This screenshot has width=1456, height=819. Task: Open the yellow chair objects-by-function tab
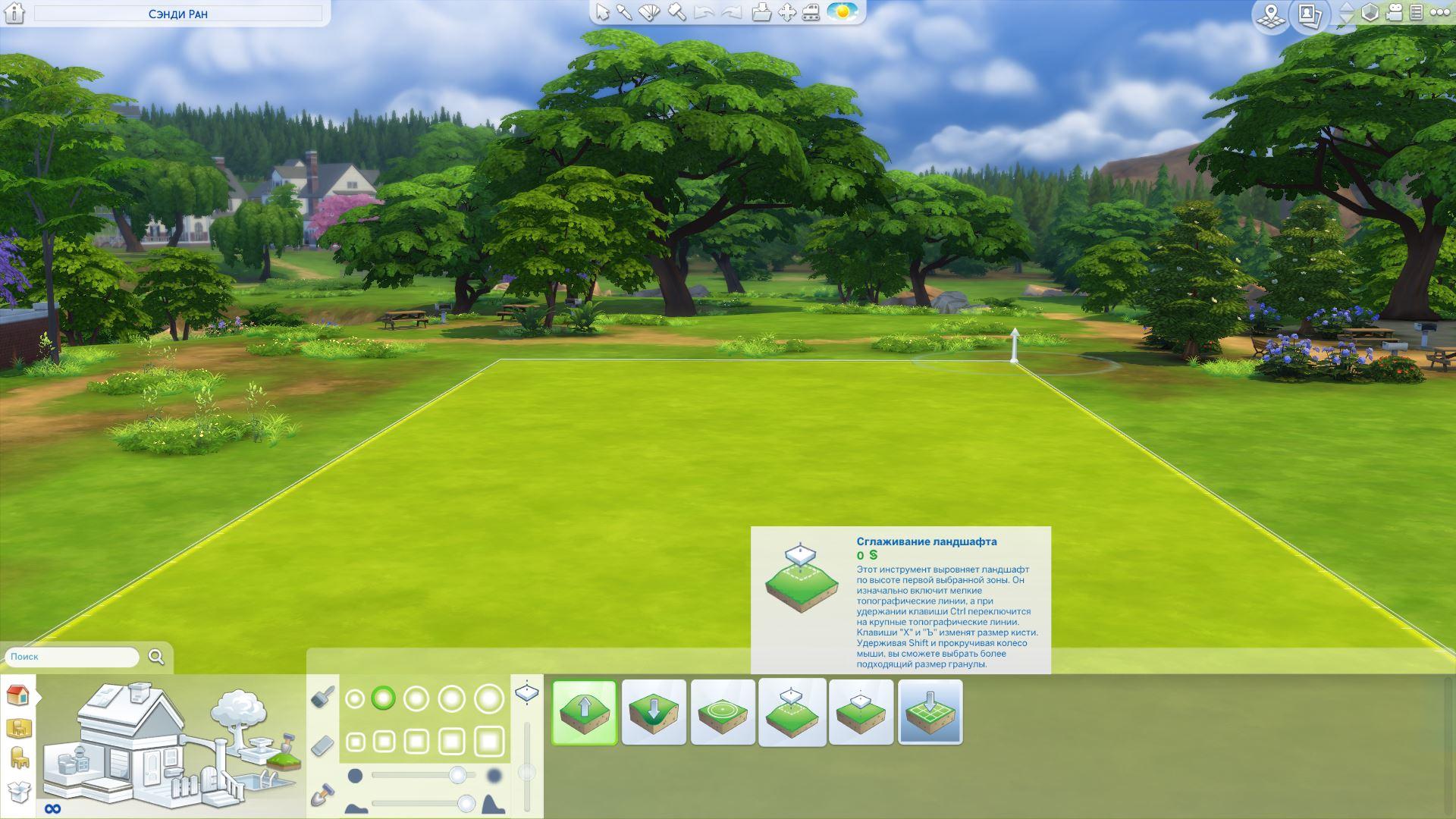point(18,758)
